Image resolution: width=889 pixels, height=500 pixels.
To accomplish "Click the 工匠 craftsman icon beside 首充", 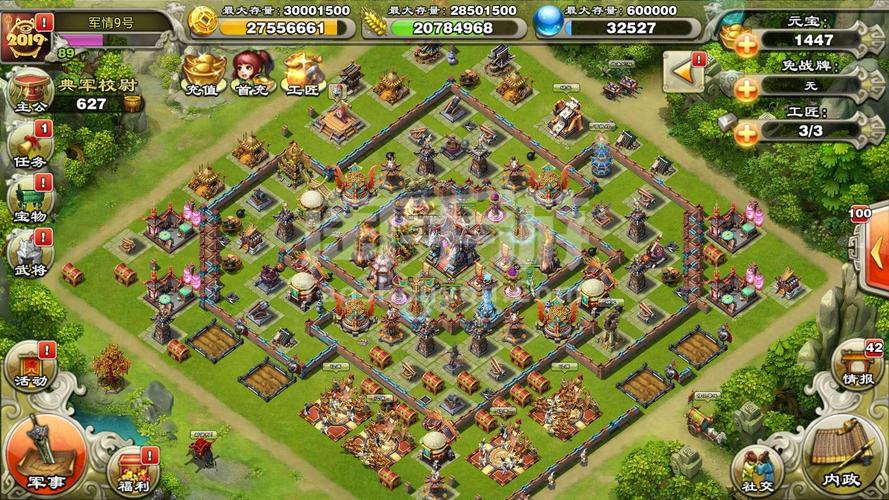I will [x=300, y=72].
